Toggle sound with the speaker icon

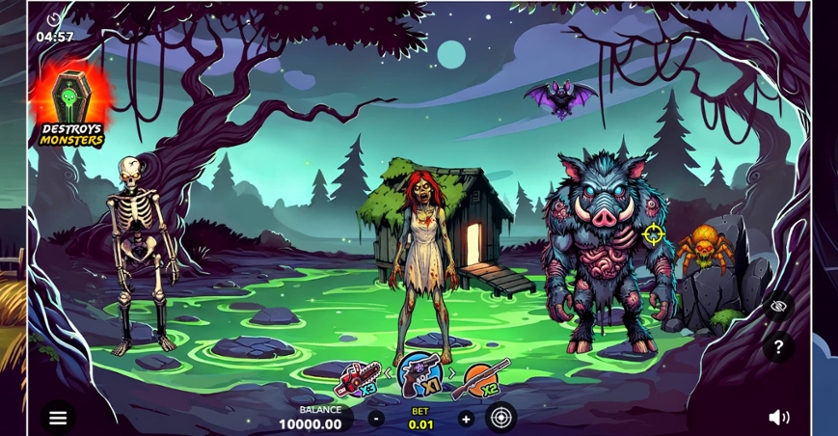[x=779, y=417]
